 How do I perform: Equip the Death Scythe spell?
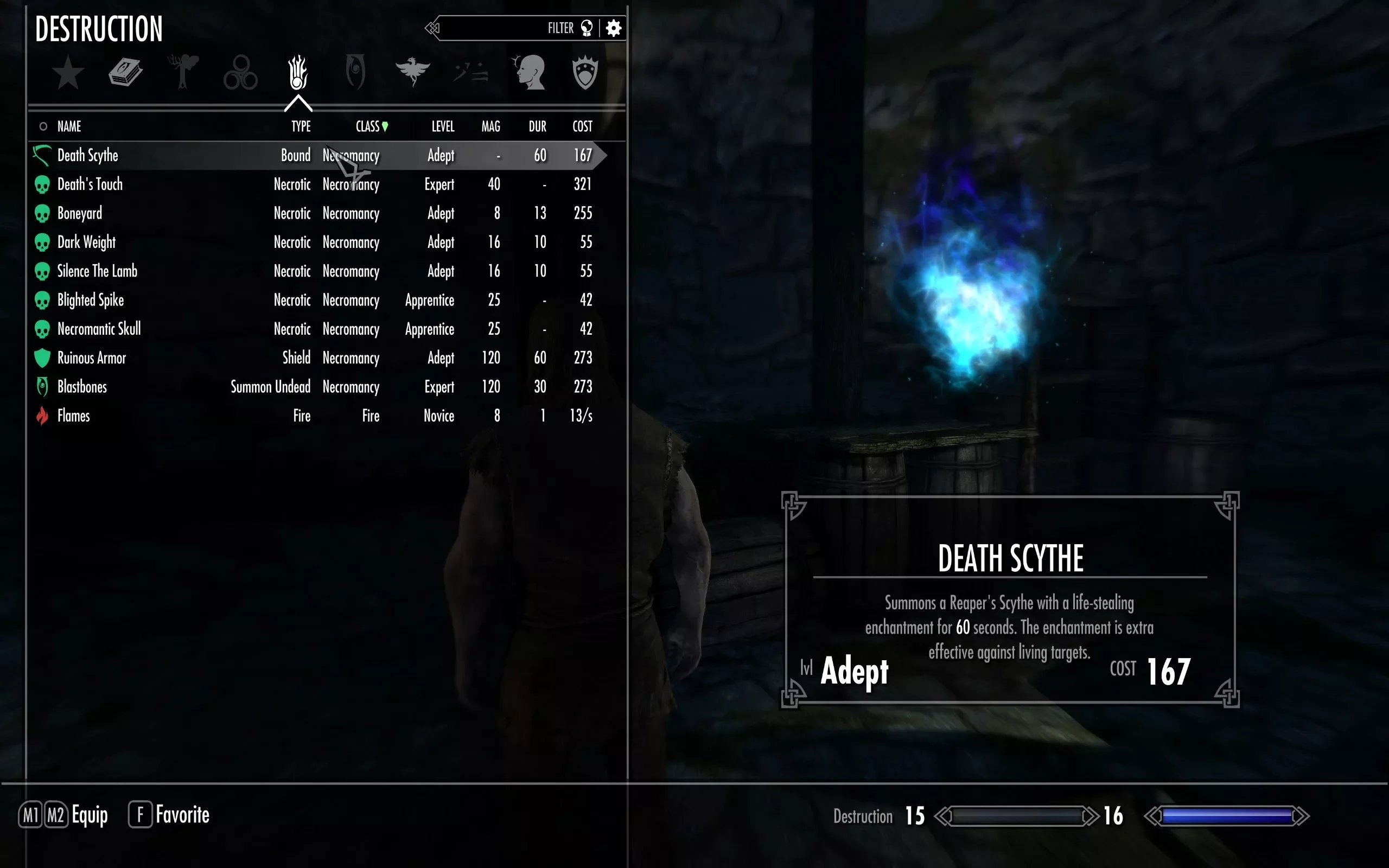pyautogui.click(x=172, y=155)
